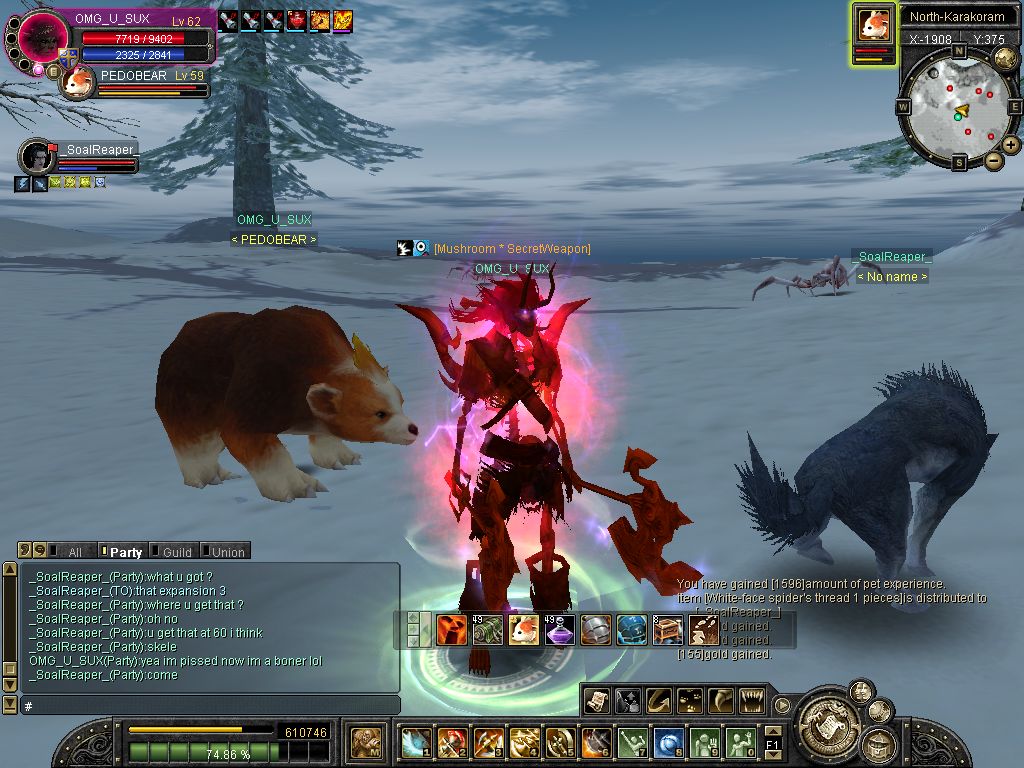Click PEDOBEAR pet portrait under player frame

[77, 83]
